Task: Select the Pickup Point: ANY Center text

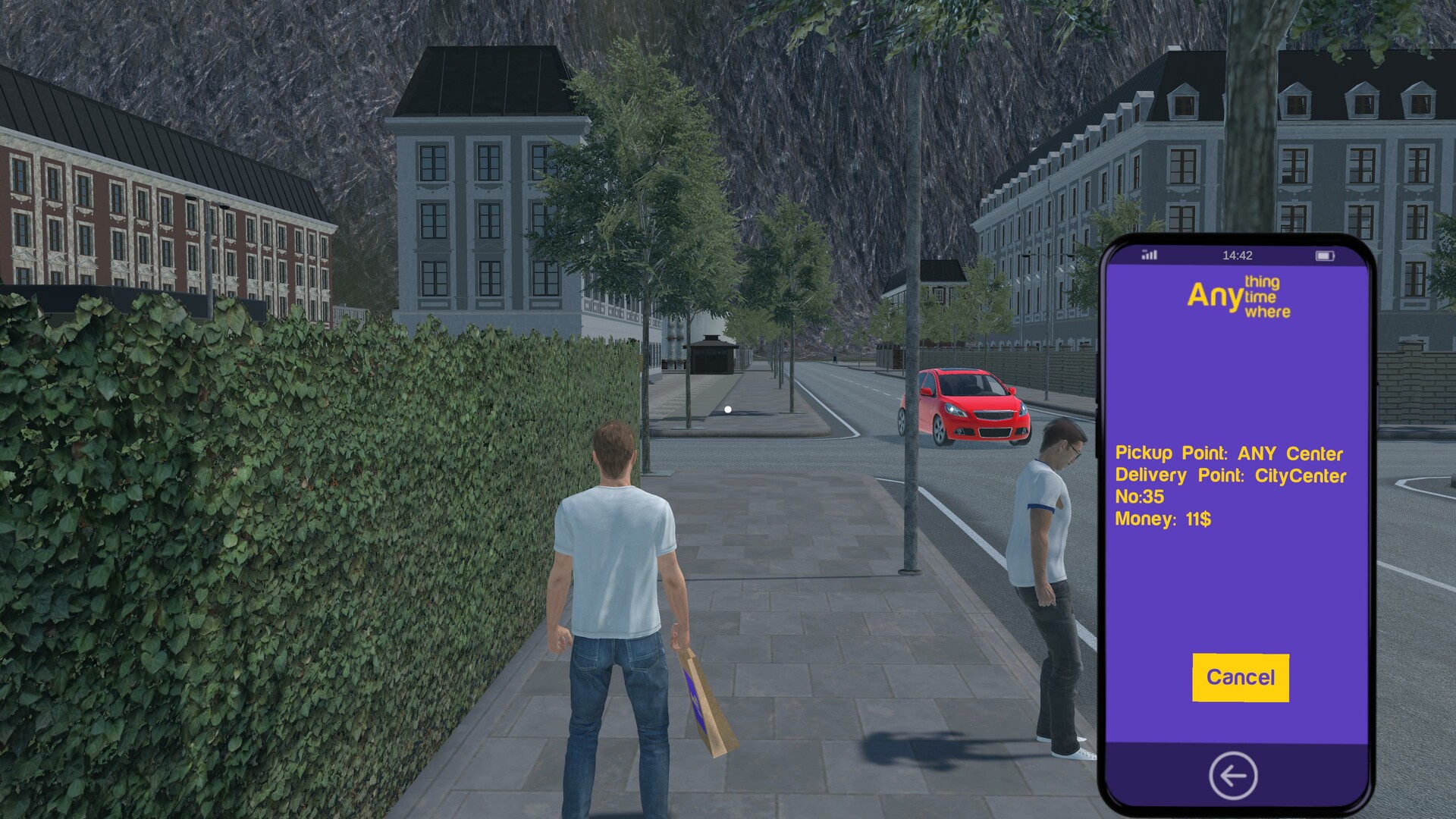Action: pos(1228,453)
